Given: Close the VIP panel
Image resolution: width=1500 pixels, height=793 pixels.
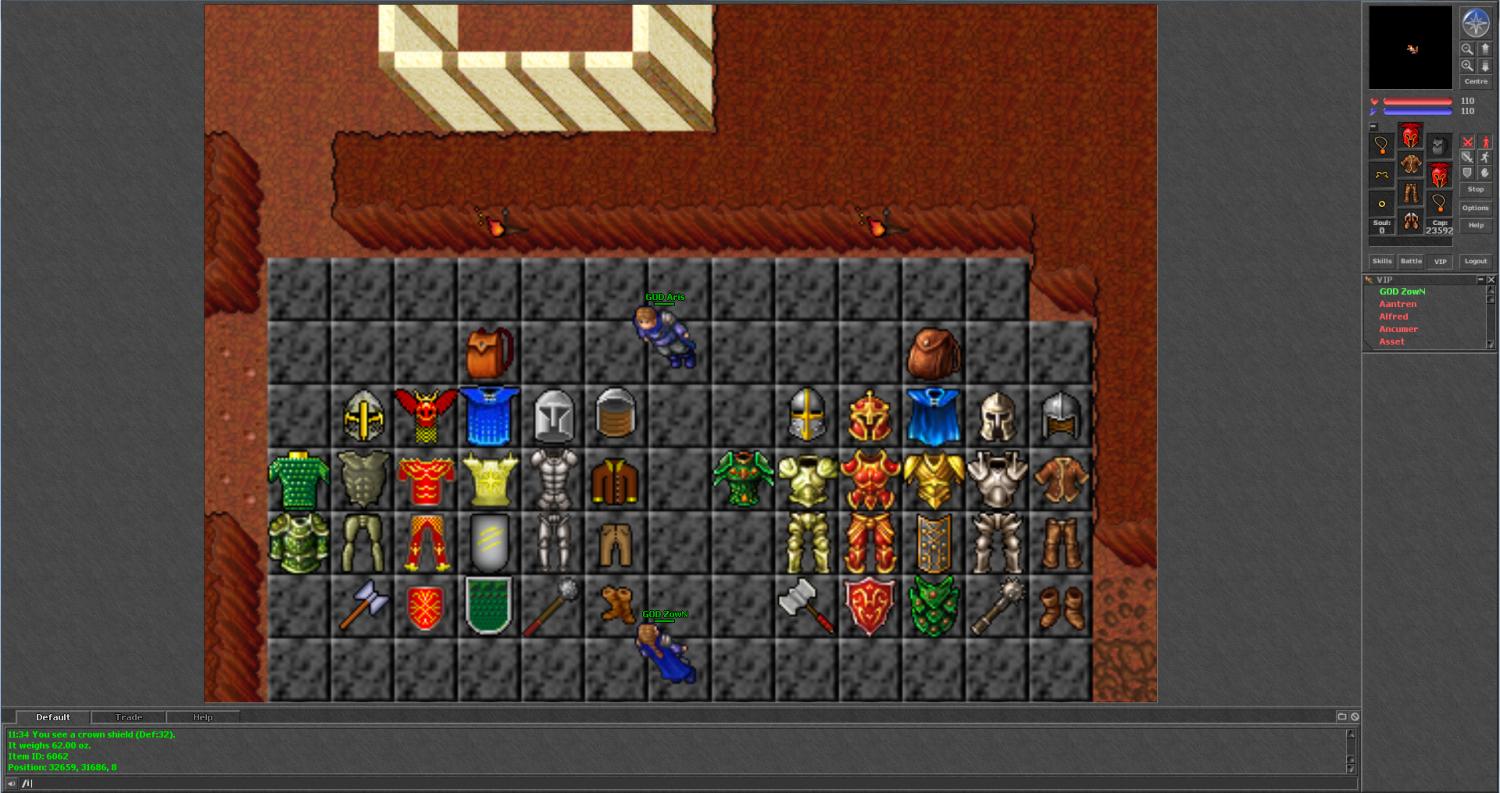Looking at the screenshot, I should pos(1491,280).
